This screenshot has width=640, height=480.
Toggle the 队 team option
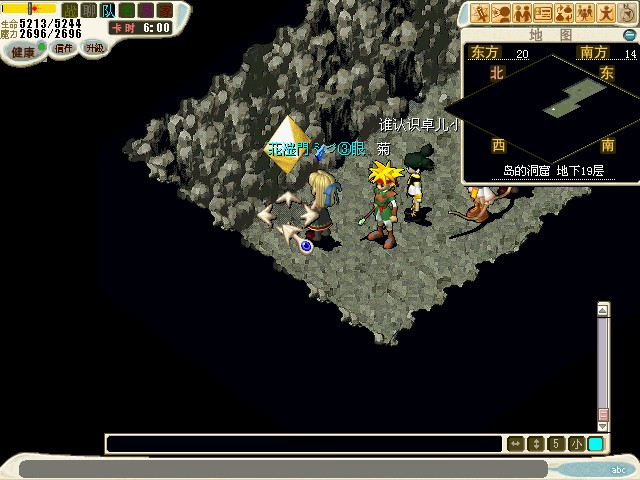(107, 10)
